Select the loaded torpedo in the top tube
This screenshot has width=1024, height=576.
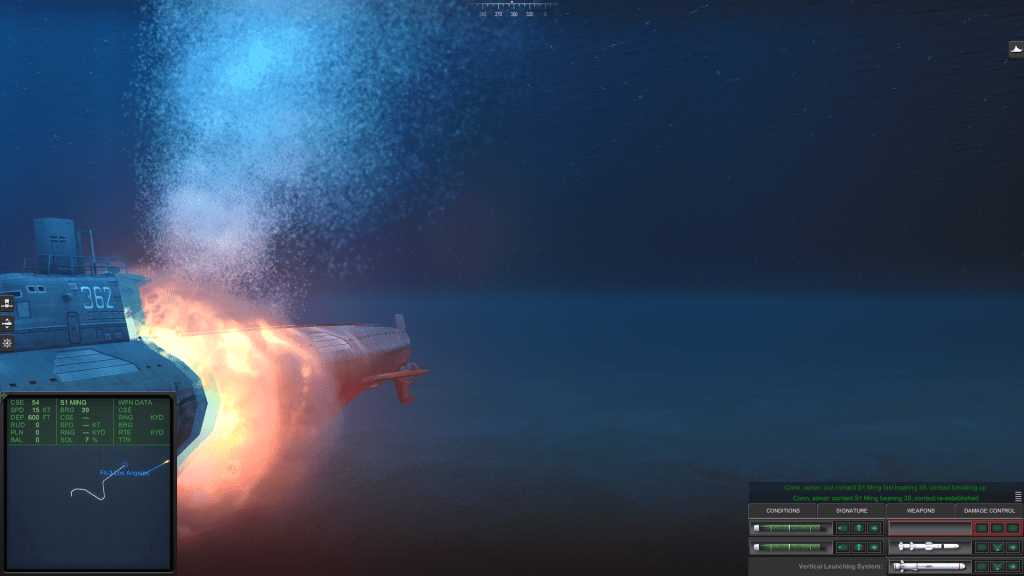point(791,528)
